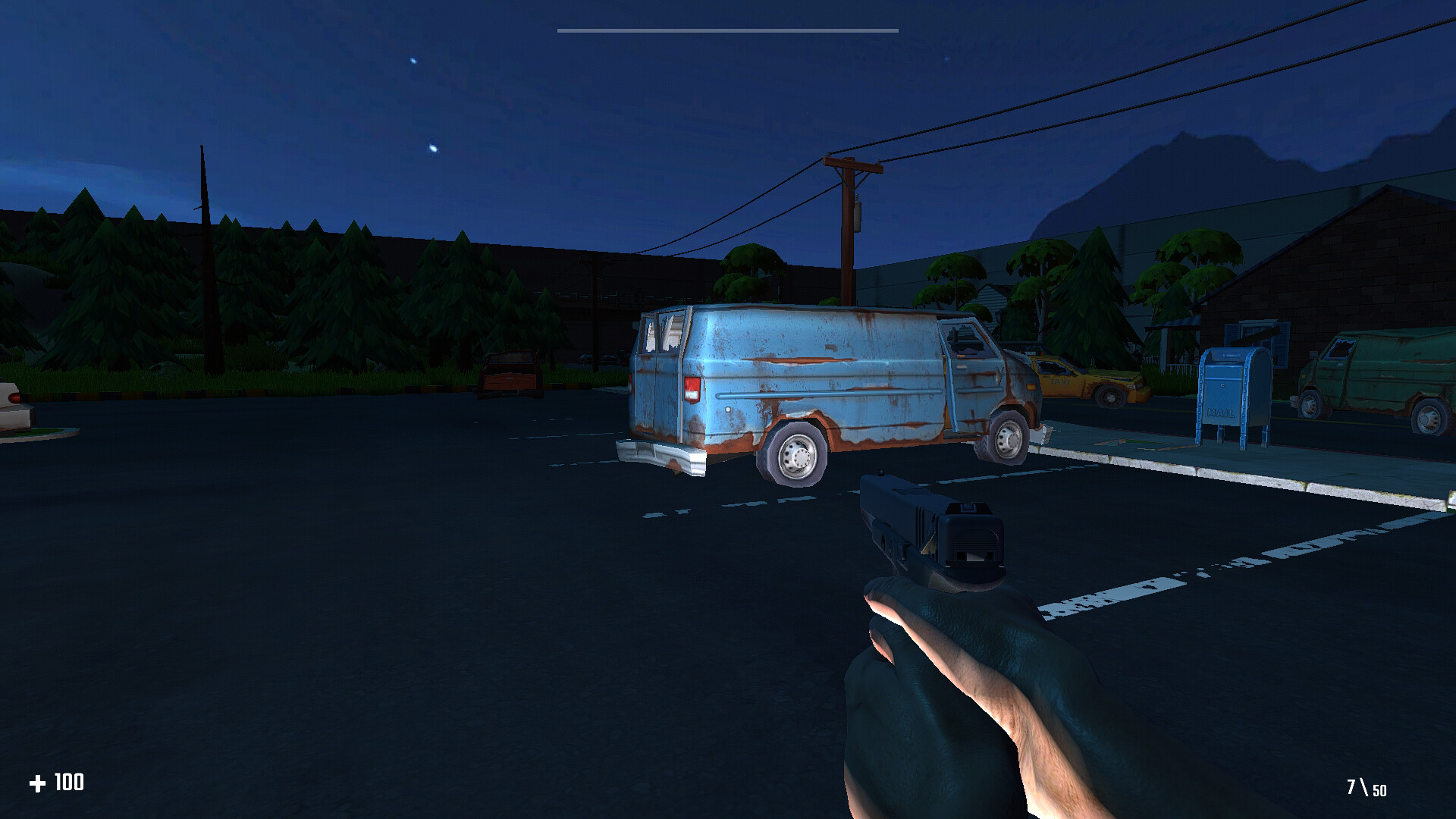Click the health value reading 100
Screen dimensions: 1456x819
coord(69,783)
